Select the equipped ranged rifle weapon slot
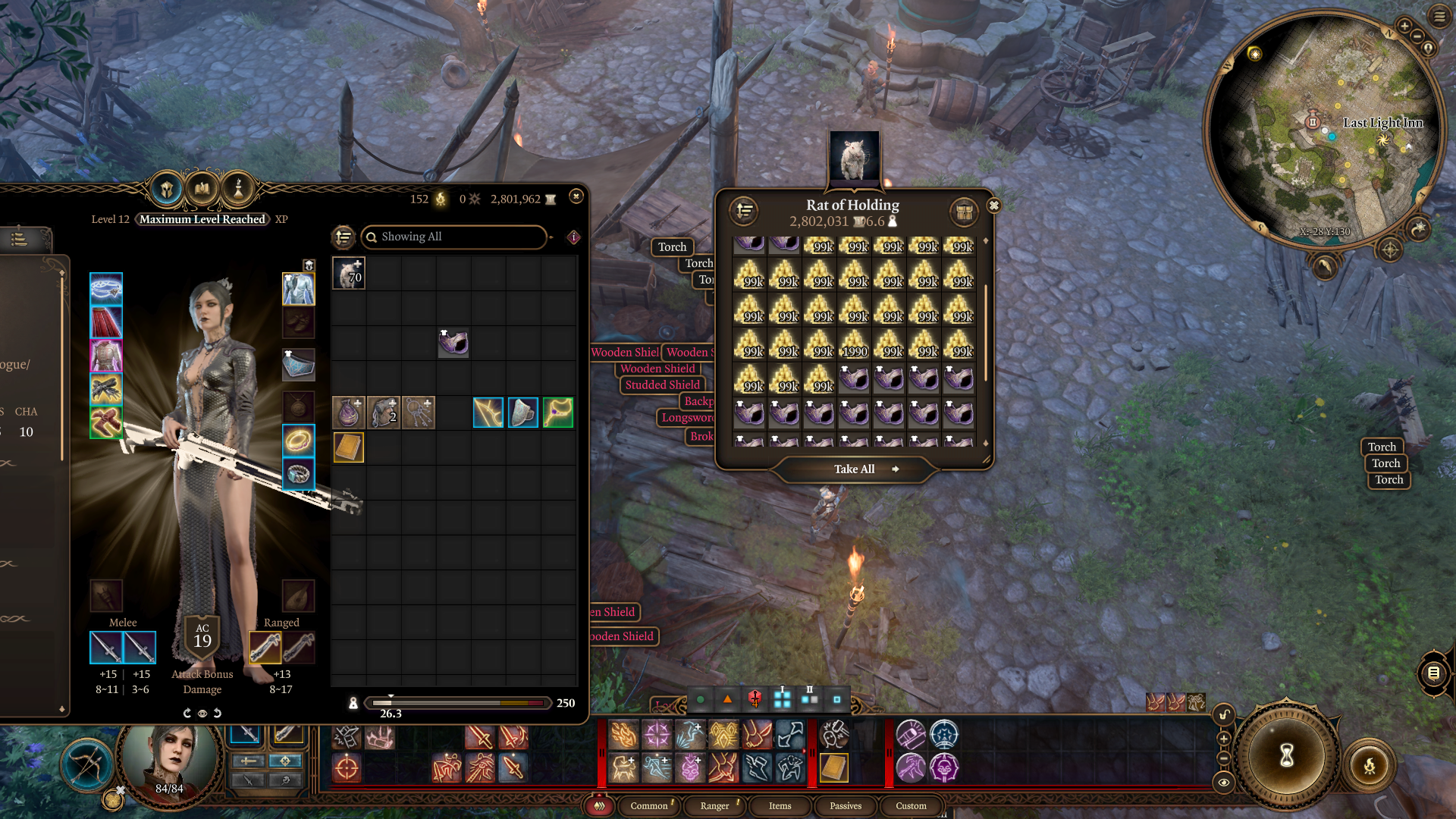Viewport: 1456px width, 819px height. pos(265,648)
